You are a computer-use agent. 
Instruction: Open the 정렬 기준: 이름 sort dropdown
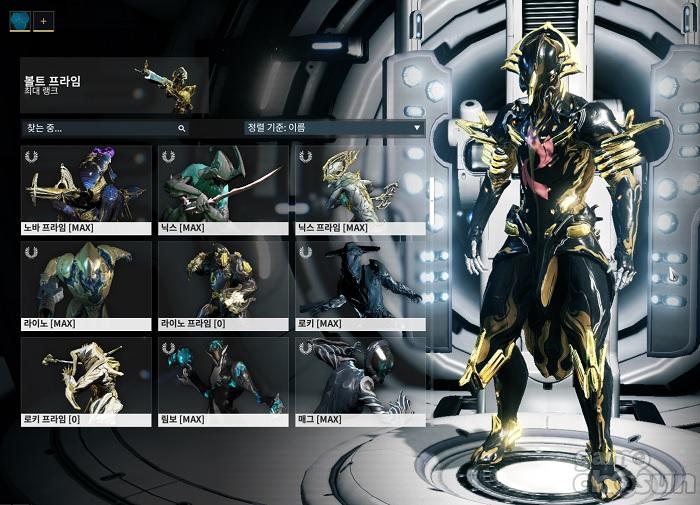click(x=334, y=128)
